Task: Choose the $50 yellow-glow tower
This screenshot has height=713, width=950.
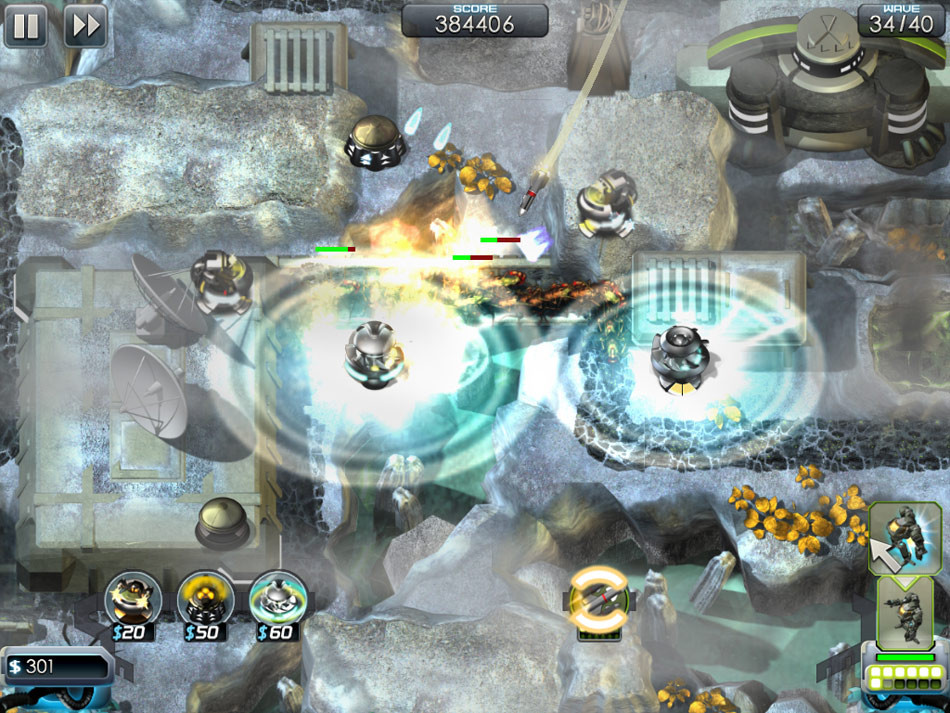Action: [x=205, y=597]
